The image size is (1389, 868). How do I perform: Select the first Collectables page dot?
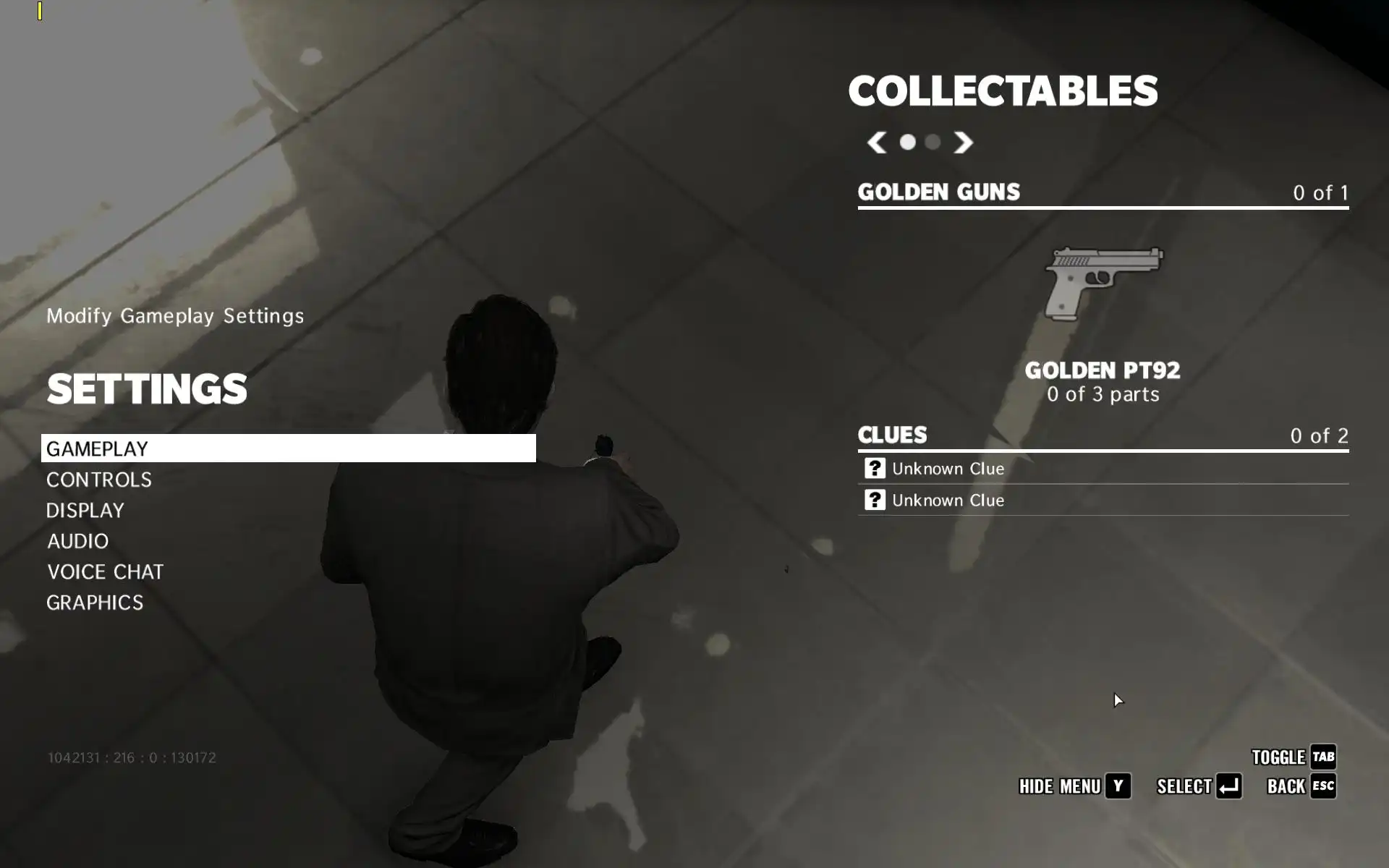click(907, 142)
